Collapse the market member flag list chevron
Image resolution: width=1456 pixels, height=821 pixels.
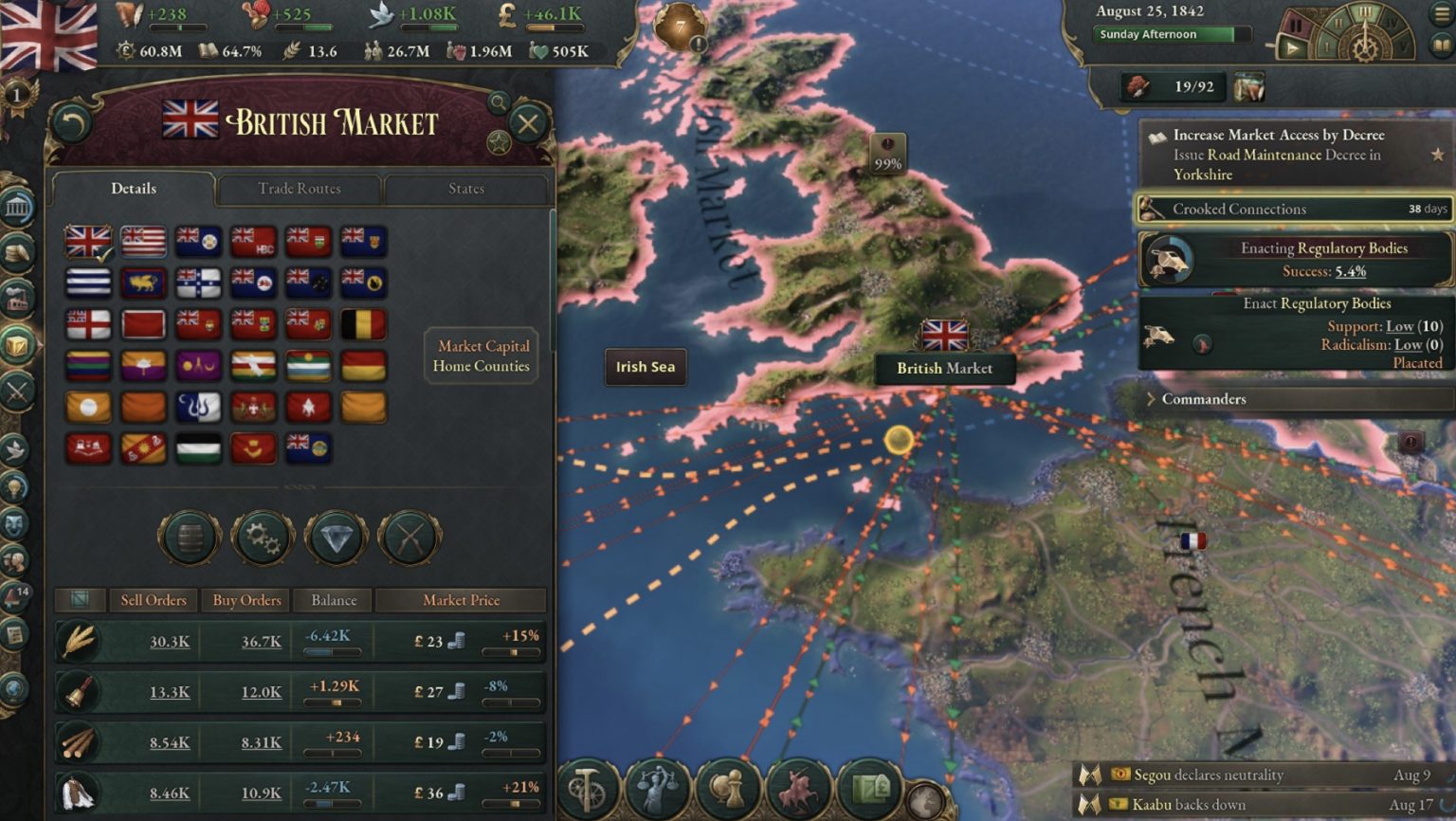304,483
